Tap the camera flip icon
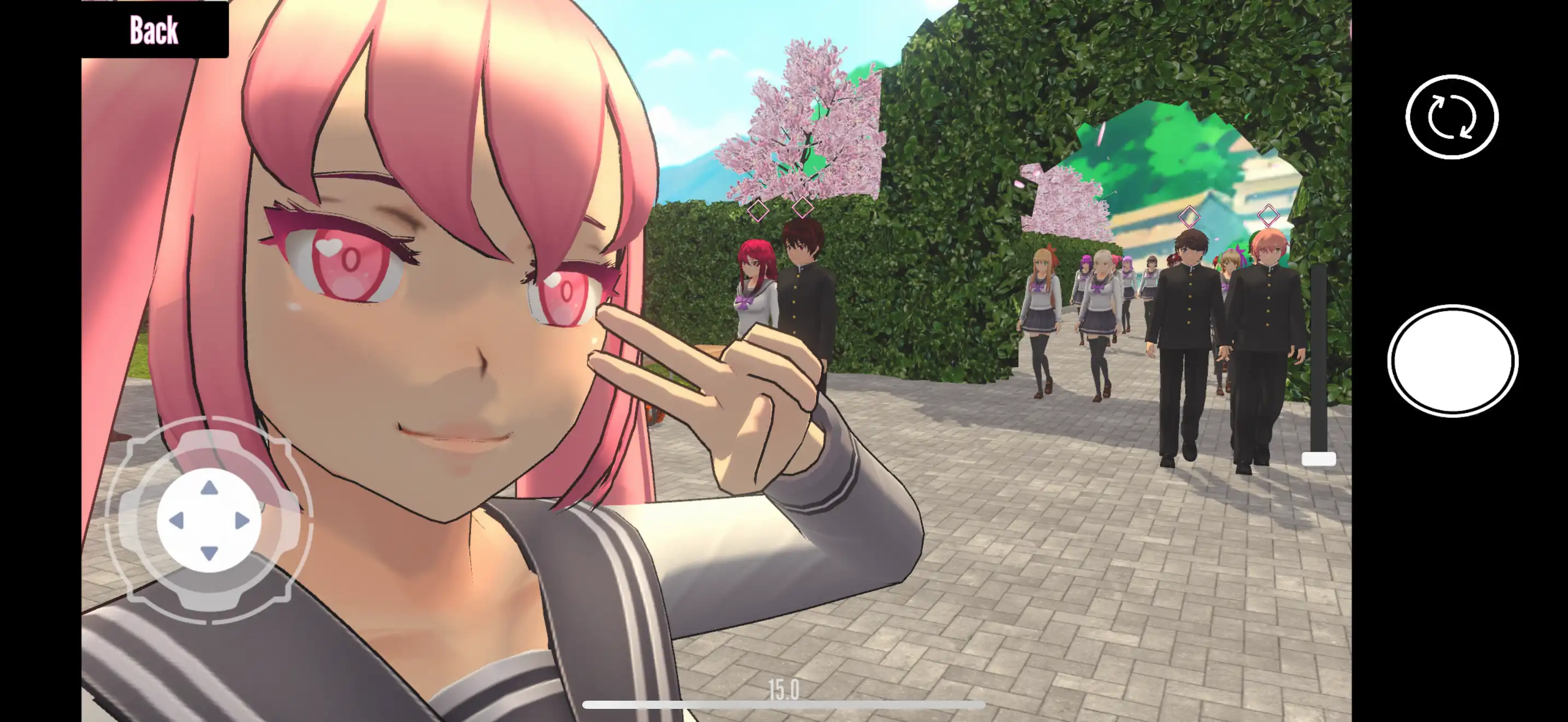The width and height of the screenshot is (1568, 722). click(1451, 118)
